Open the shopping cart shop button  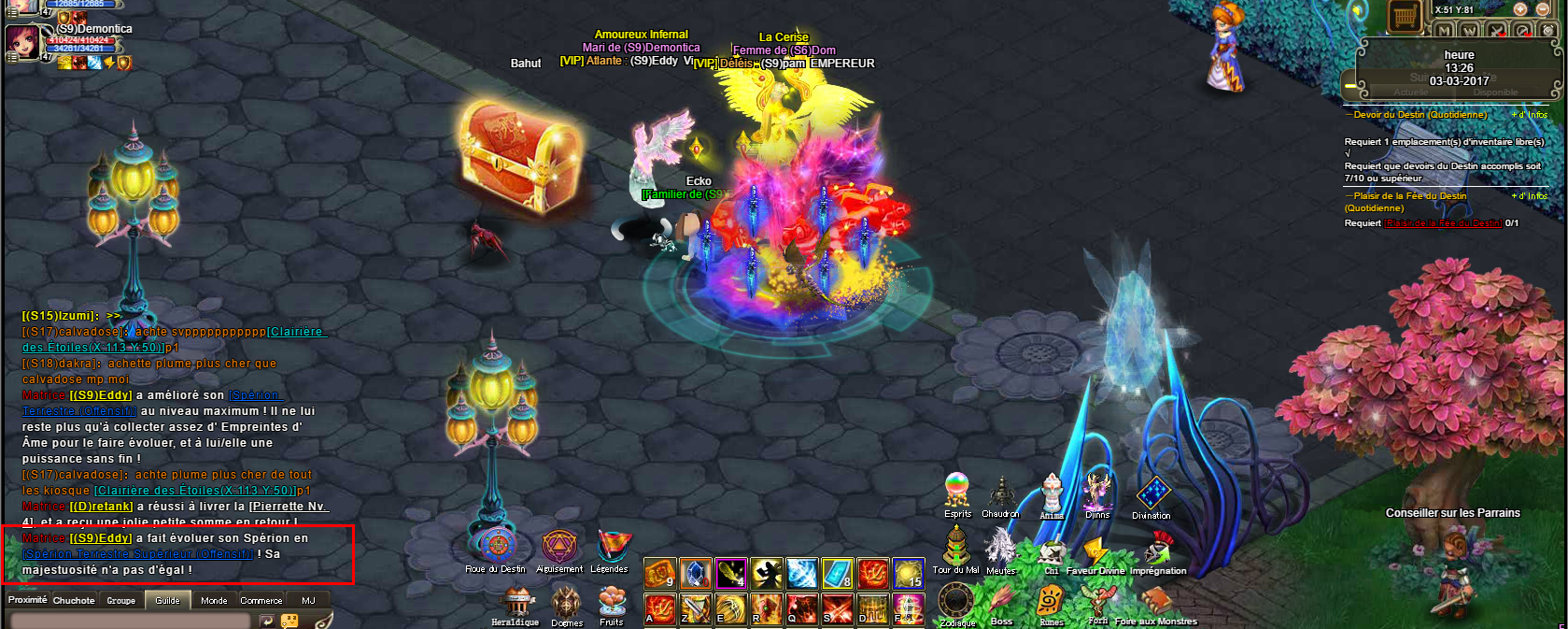(x=1403, y=16)
